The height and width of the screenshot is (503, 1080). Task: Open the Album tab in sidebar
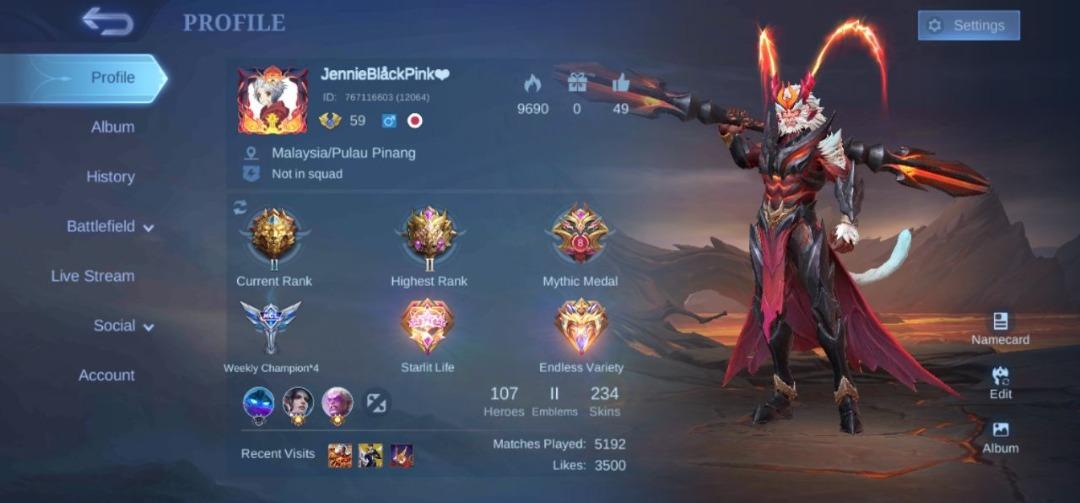coord(112,127)
